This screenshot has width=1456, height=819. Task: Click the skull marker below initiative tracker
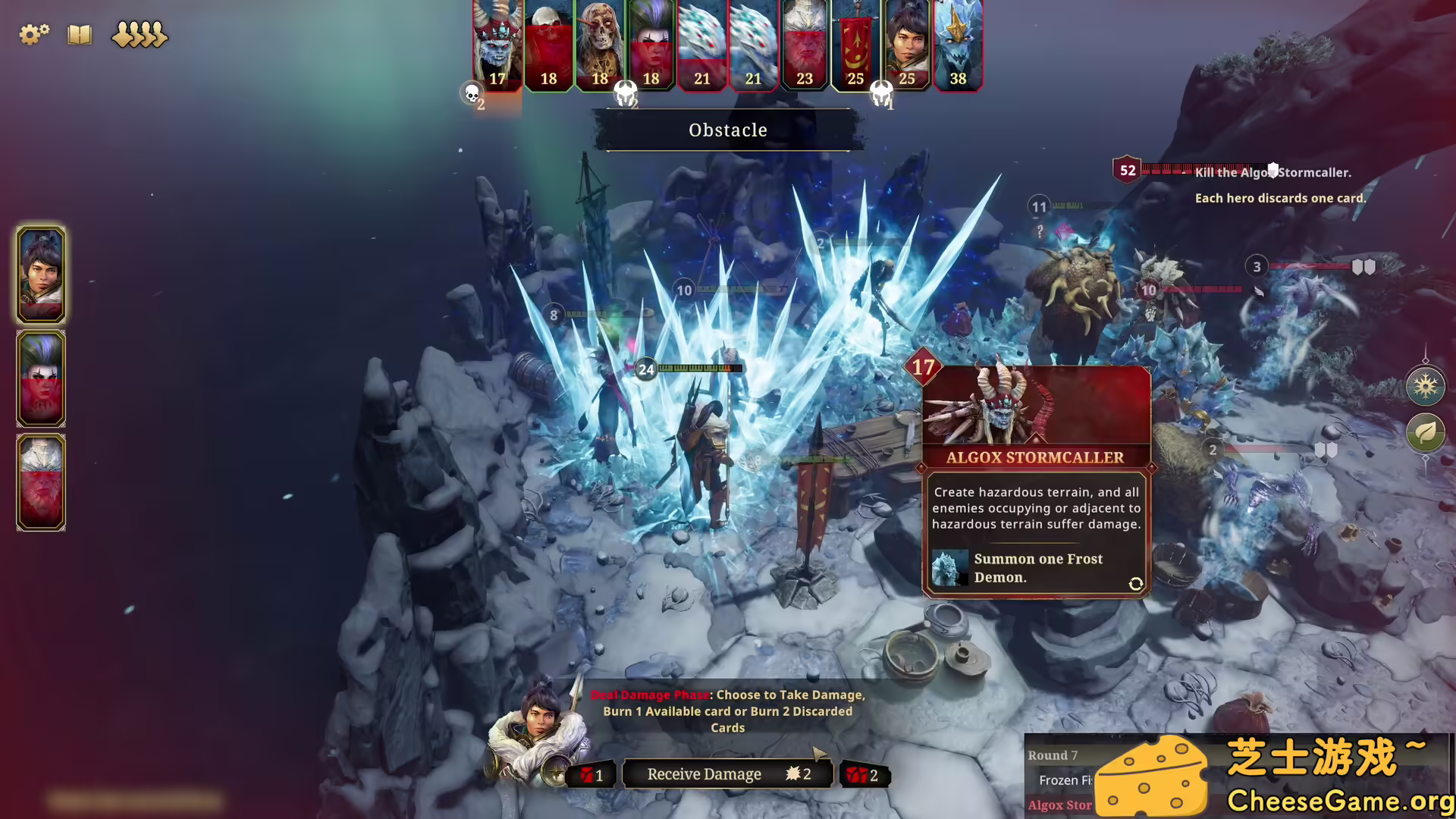[x=472, y=94]
